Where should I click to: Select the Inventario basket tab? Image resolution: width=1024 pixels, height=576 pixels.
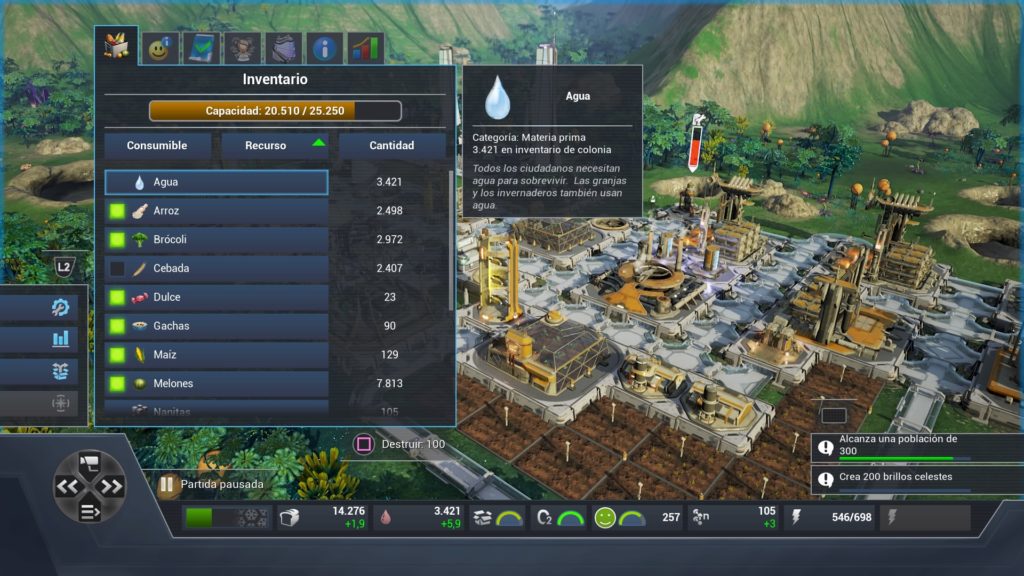(x=116, y=45)
